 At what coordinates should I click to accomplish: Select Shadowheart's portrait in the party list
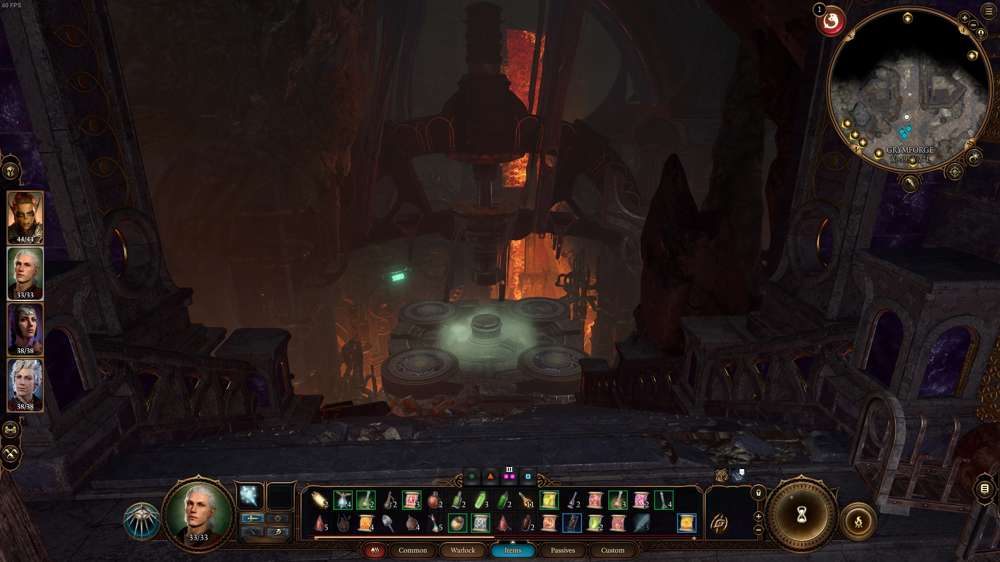point(25,327)
